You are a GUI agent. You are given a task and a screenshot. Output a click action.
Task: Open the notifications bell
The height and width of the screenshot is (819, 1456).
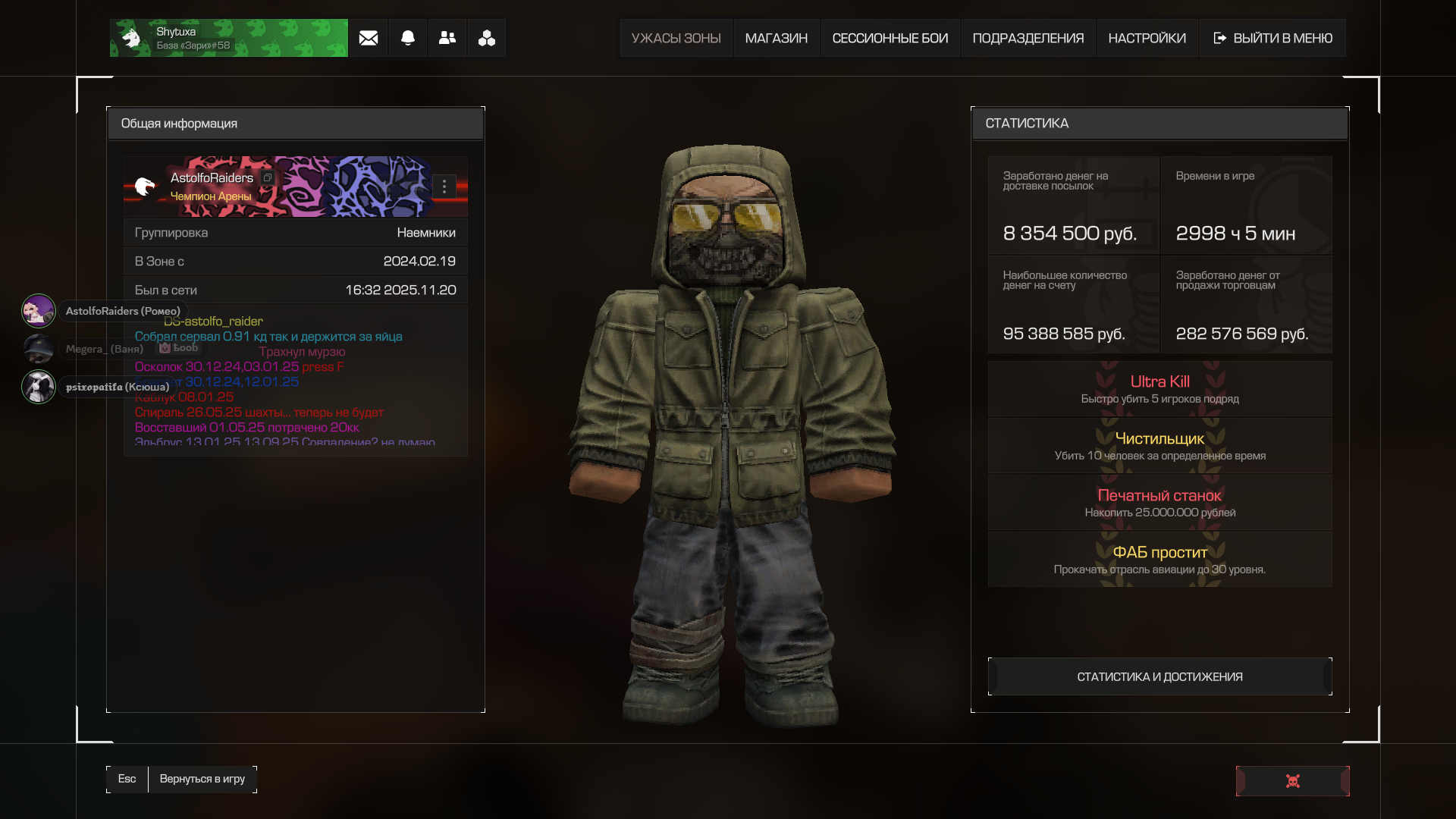408,38
